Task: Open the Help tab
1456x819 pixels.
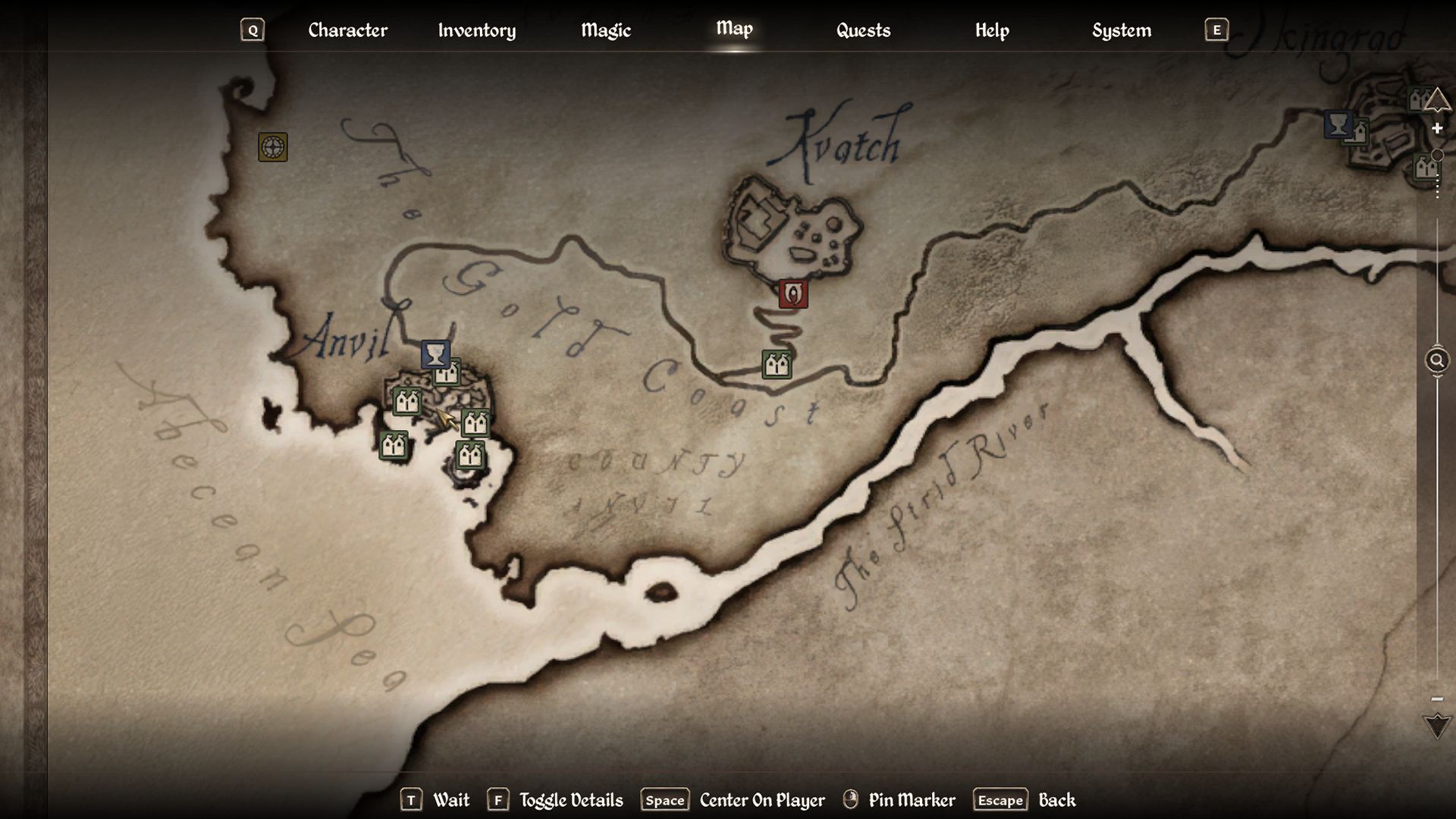Action: (992, 30)
